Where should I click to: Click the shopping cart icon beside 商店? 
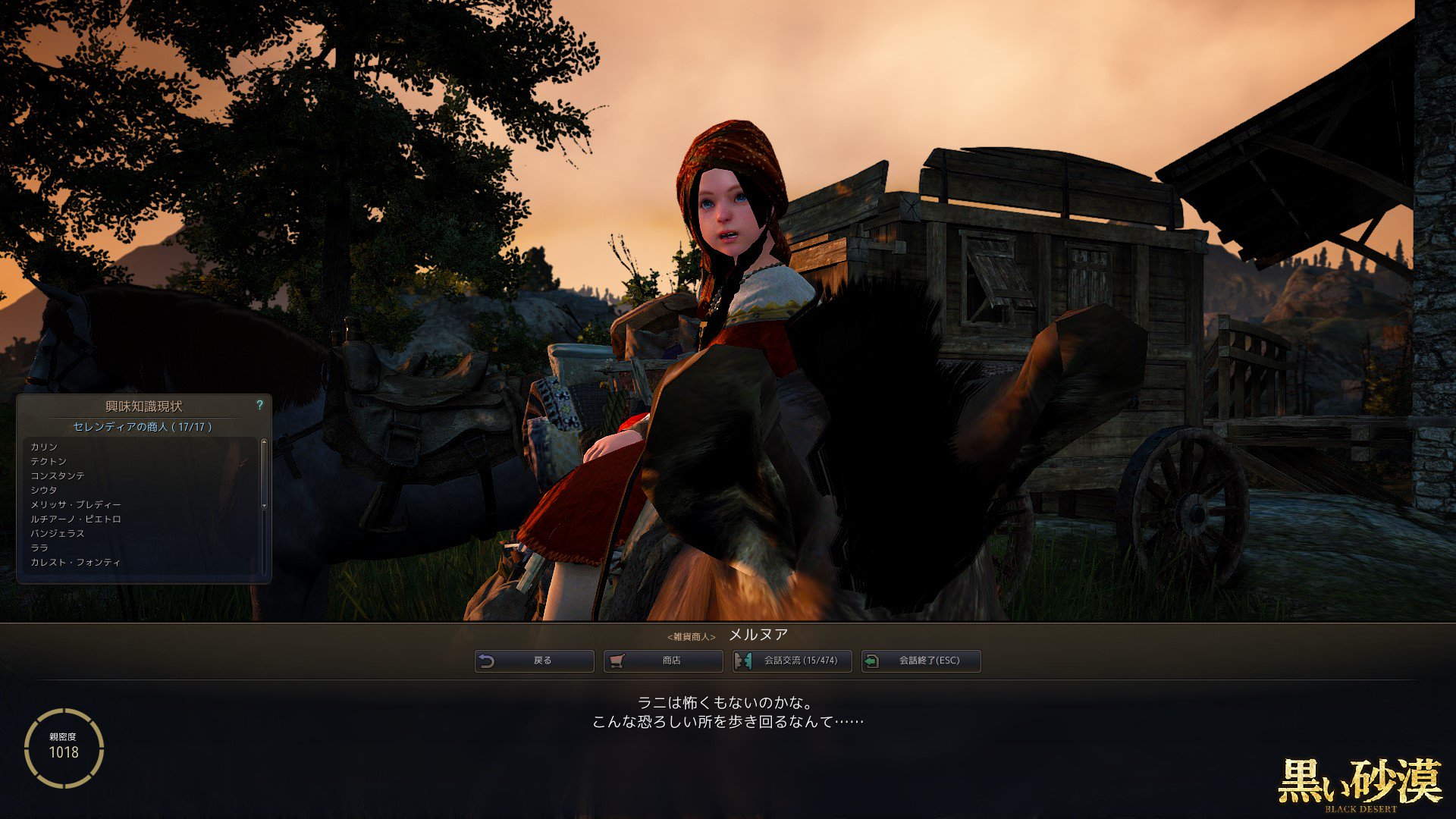click(x=616, y=661)
